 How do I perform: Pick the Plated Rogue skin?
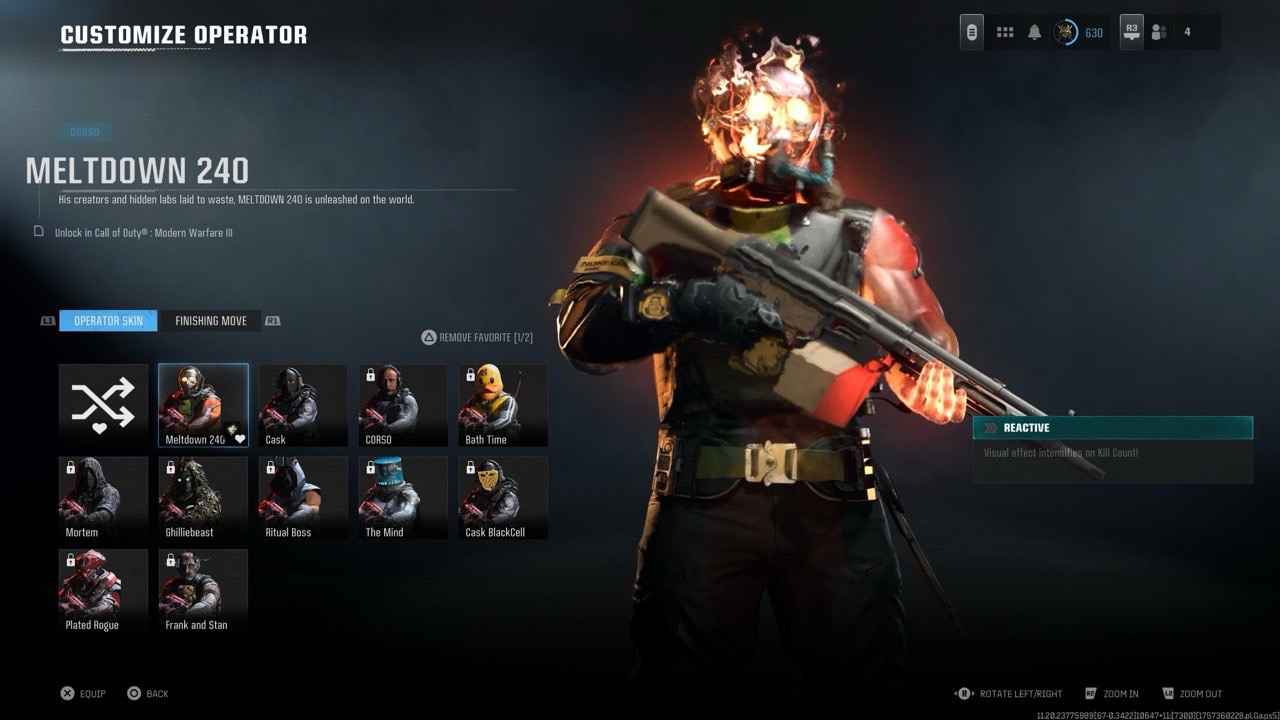pos(103,591)
